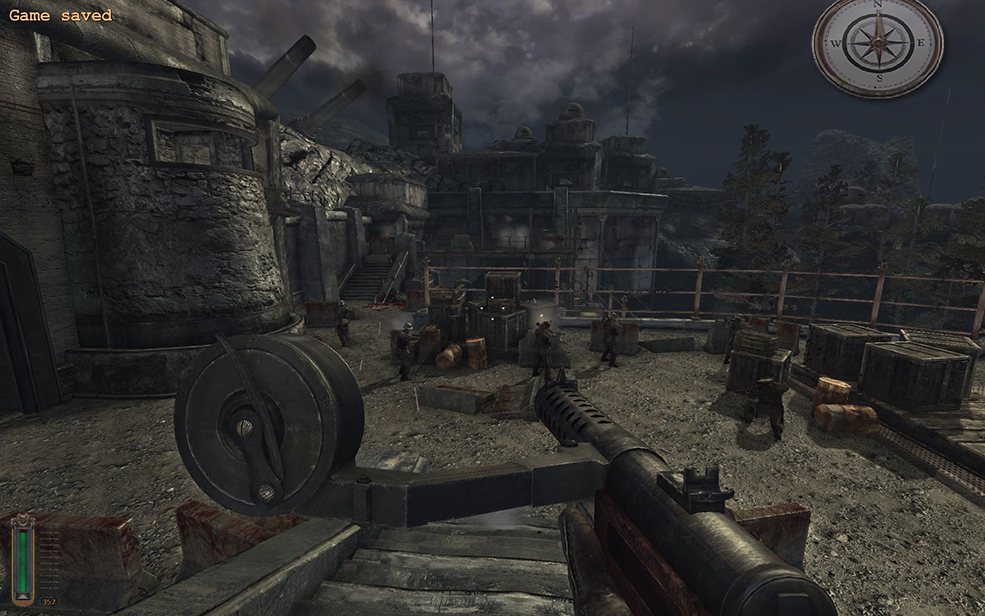Viewport: 985px width, 616px height.
Task: Click the compass in the corner
Action: pos(877,45)
